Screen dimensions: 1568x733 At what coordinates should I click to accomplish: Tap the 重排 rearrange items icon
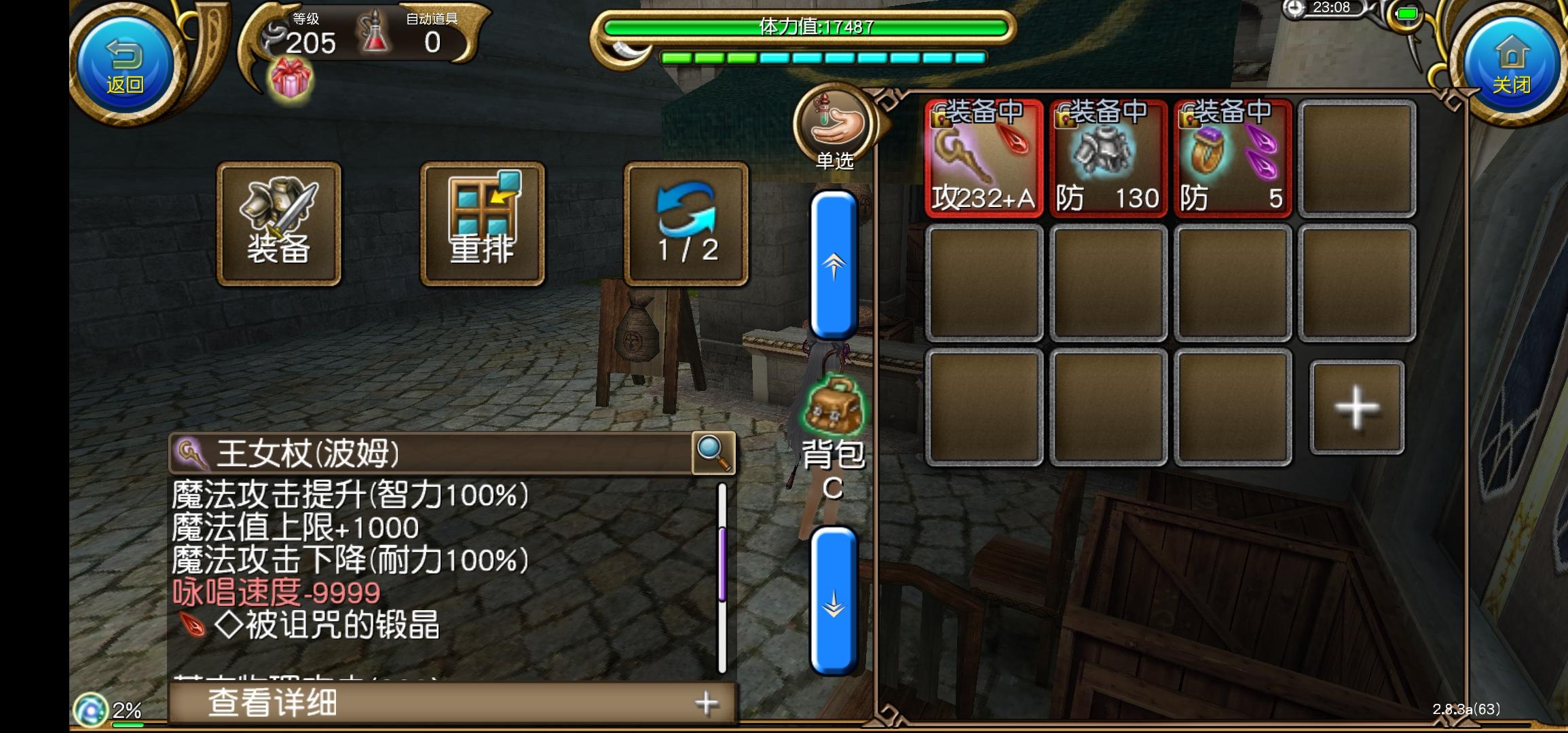tap(482, 221)
